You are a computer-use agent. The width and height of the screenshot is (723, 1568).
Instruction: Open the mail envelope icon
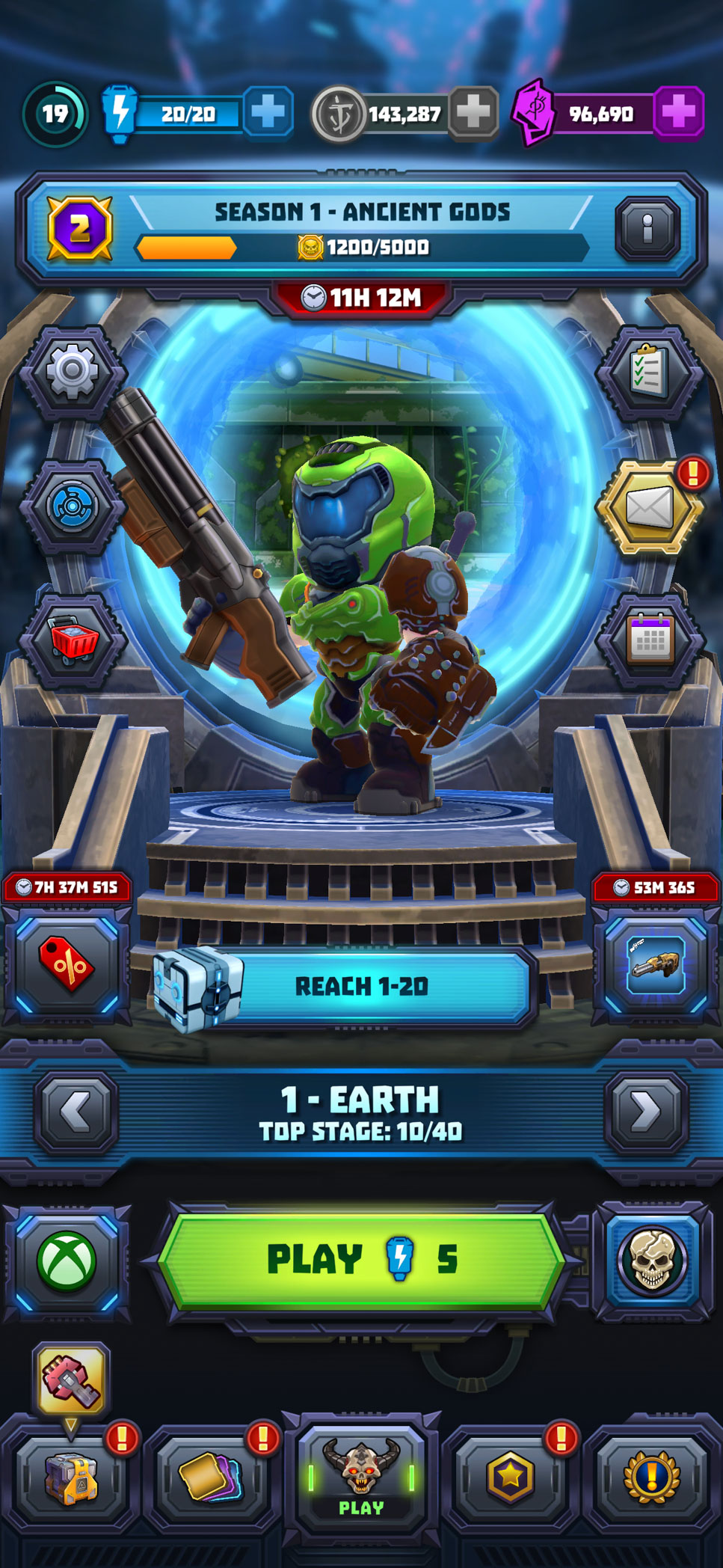coord(649,508)
